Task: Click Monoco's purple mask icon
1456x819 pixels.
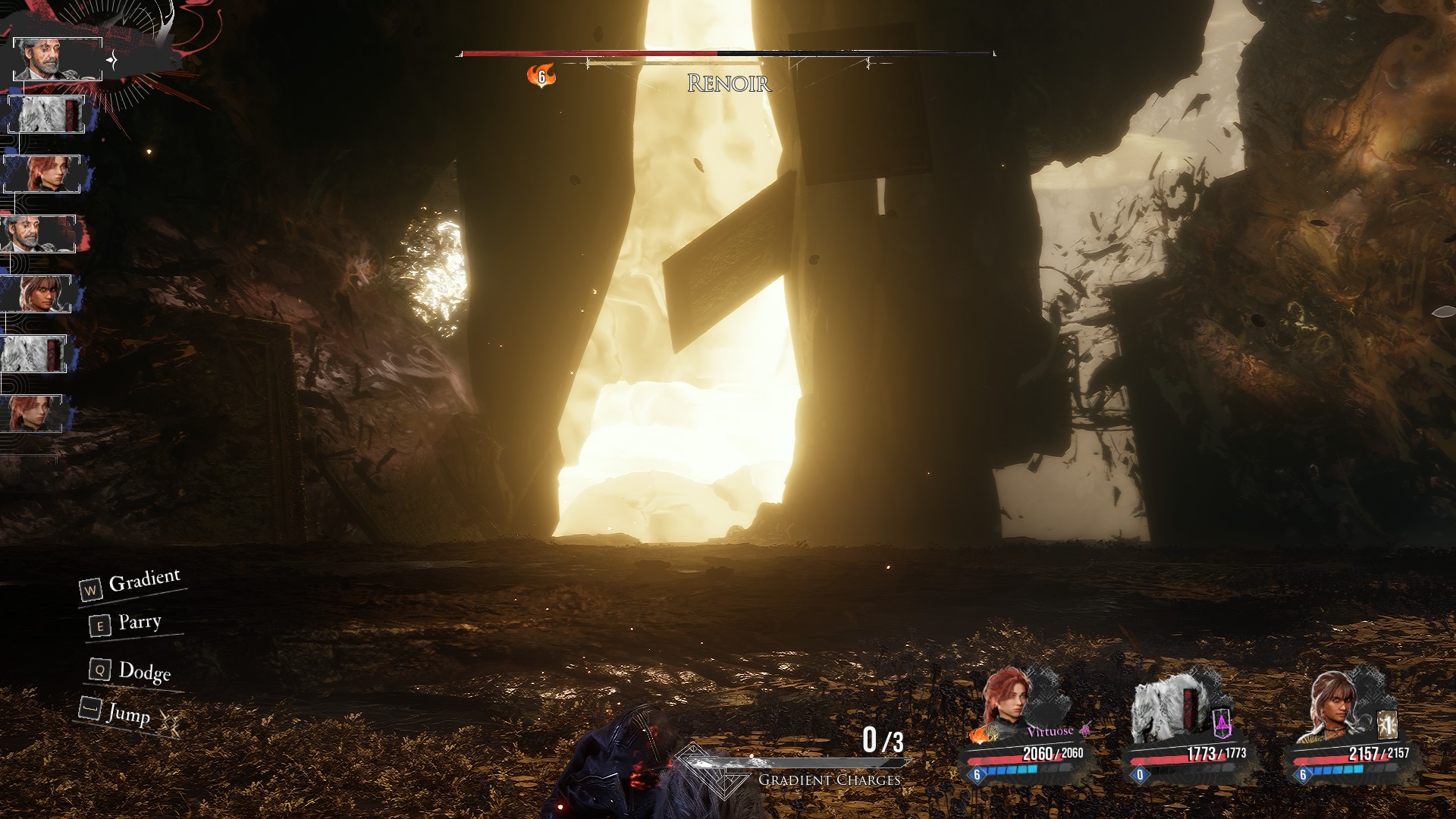Action: coord(1222,725)
